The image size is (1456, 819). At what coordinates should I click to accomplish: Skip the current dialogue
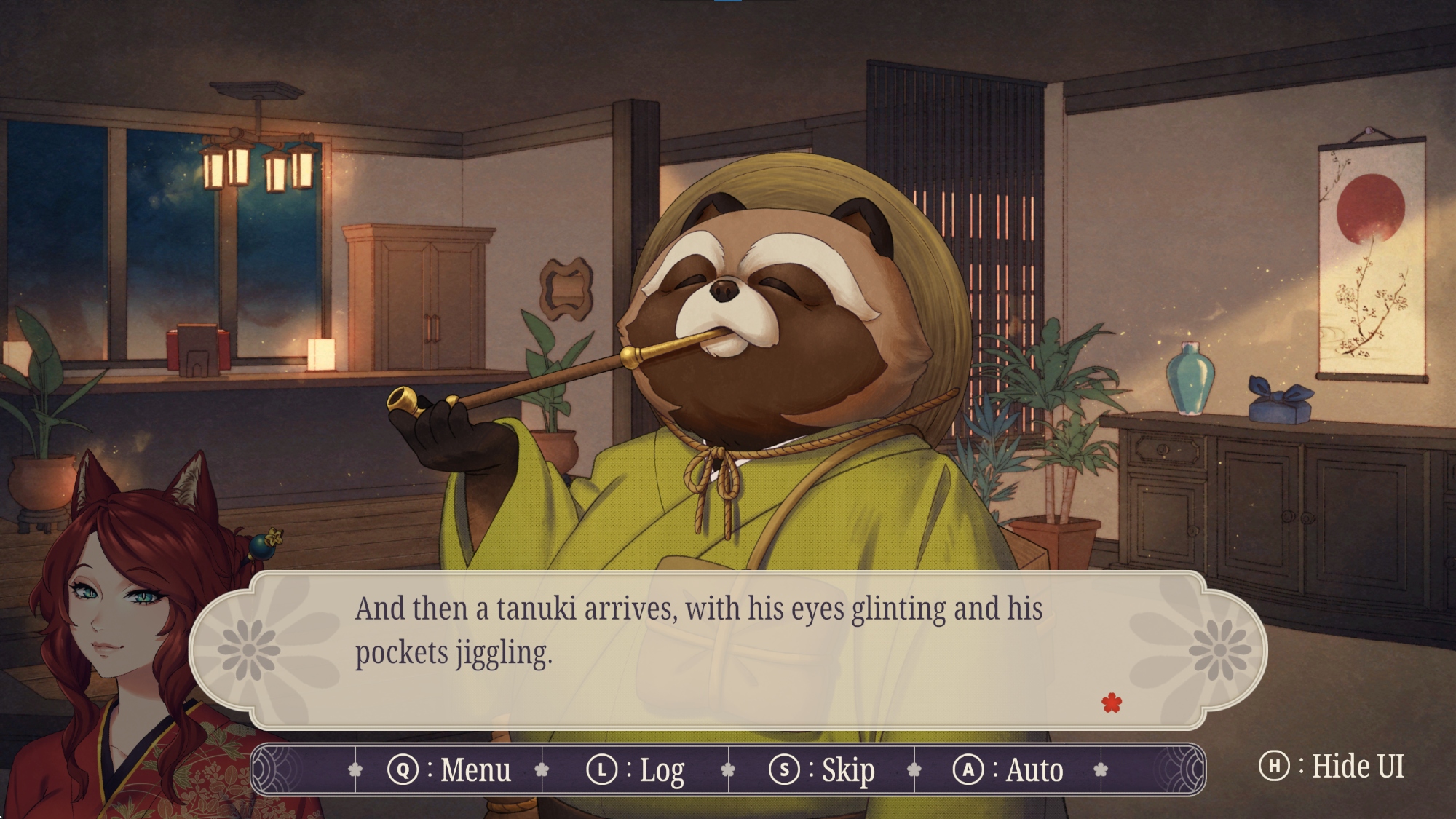tap(822, 769)
